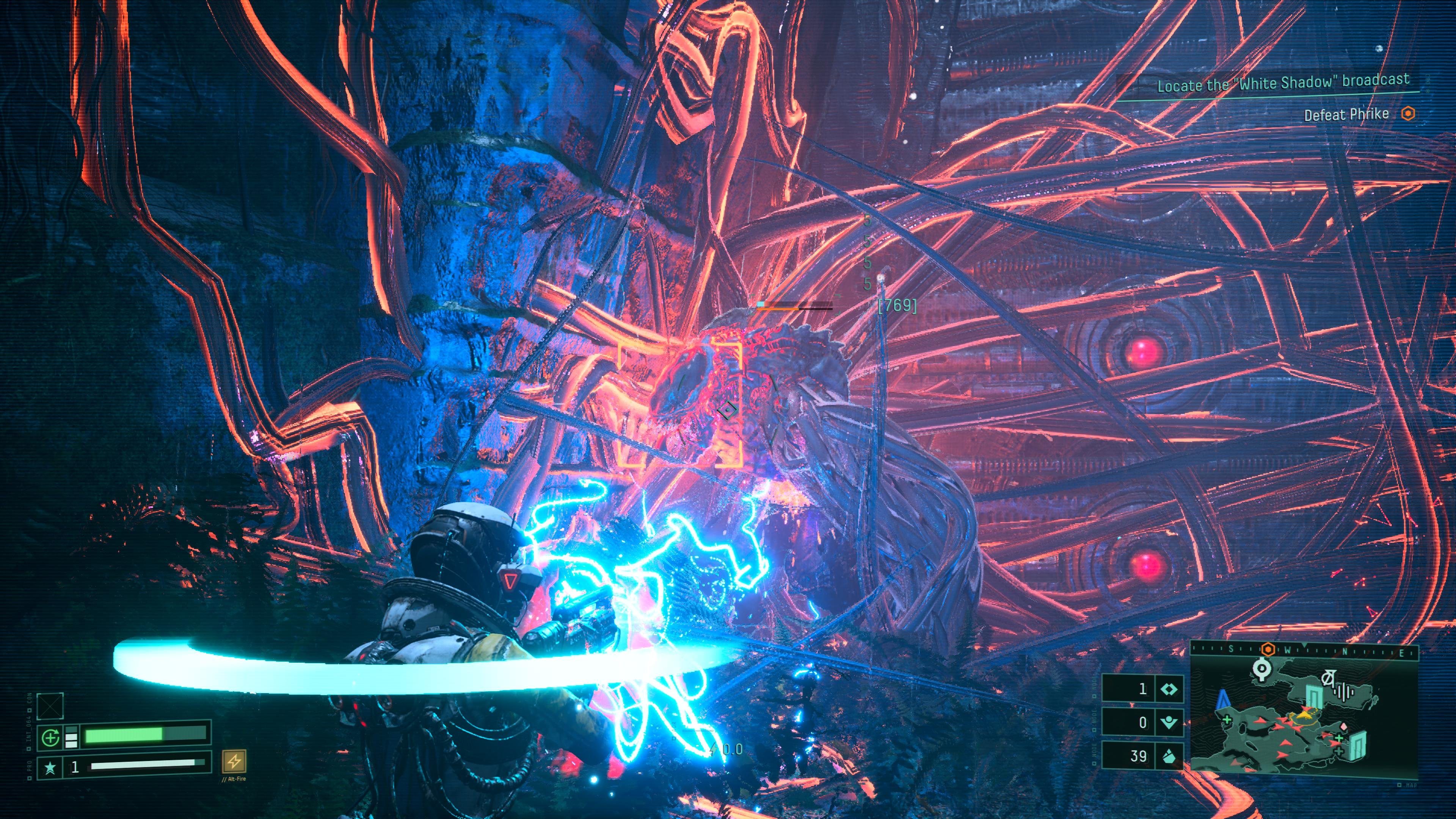Click the "Defeat Phrike" objective entry
The width and height of the screenshot is (1456, 819).
click(1346, 115)
